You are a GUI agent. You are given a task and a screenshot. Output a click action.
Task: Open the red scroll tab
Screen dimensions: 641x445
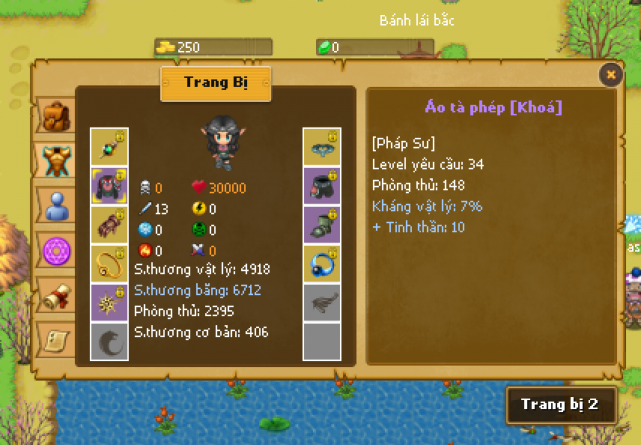tap(56, 295)
